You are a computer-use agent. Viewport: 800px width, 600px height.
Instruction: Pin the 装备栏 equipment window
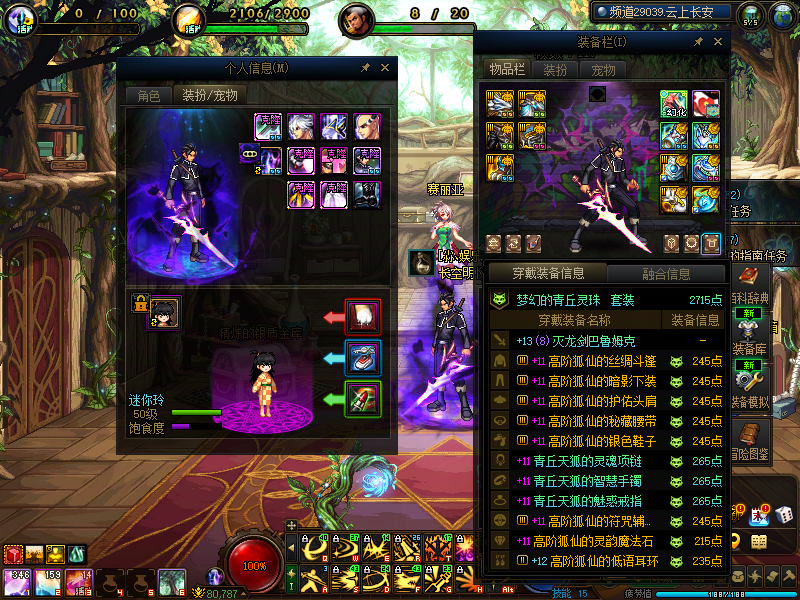[x=698, y=42]
